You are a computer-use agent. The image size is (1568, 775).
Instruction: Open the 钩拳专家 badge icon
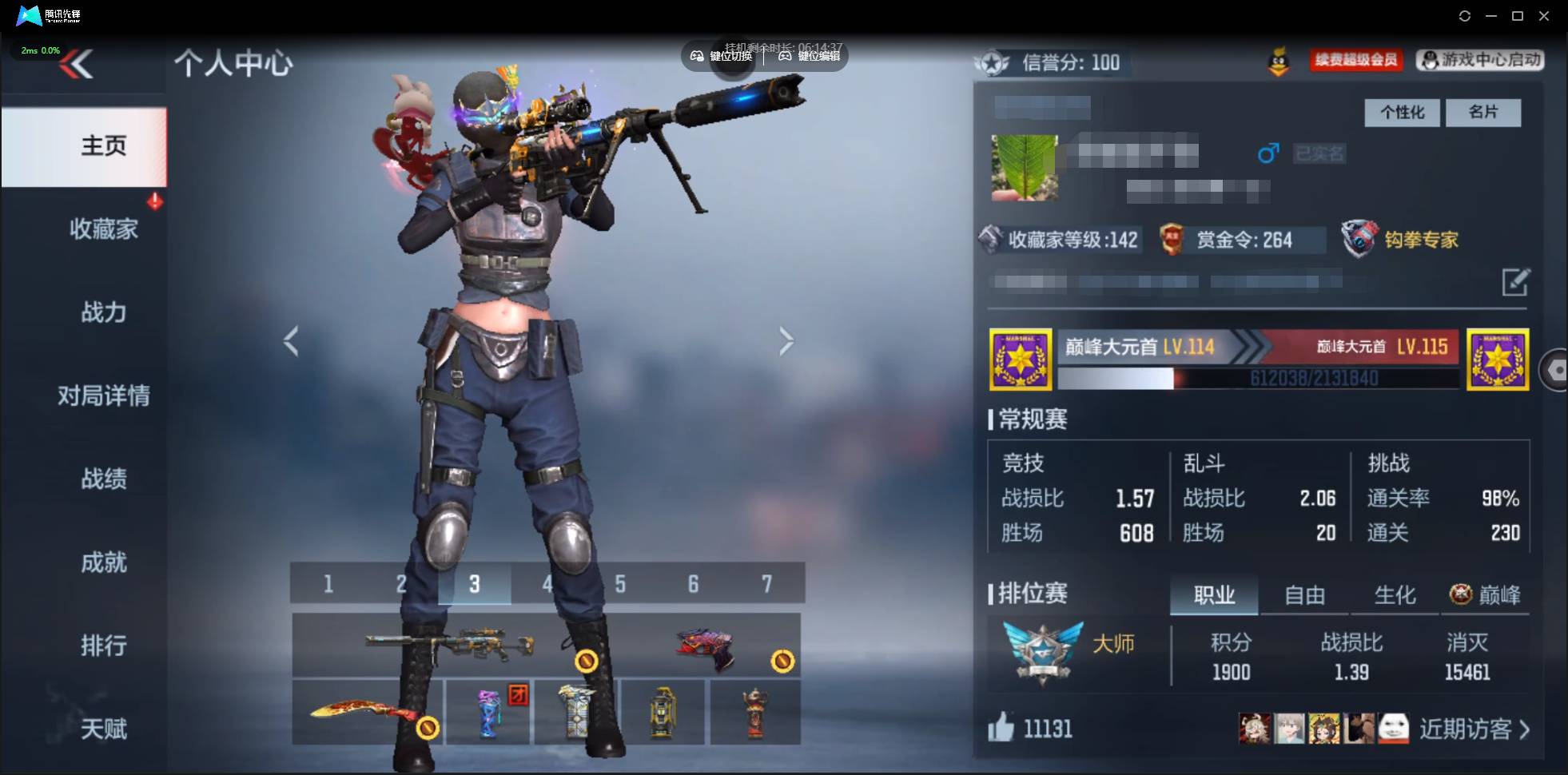1359,237
